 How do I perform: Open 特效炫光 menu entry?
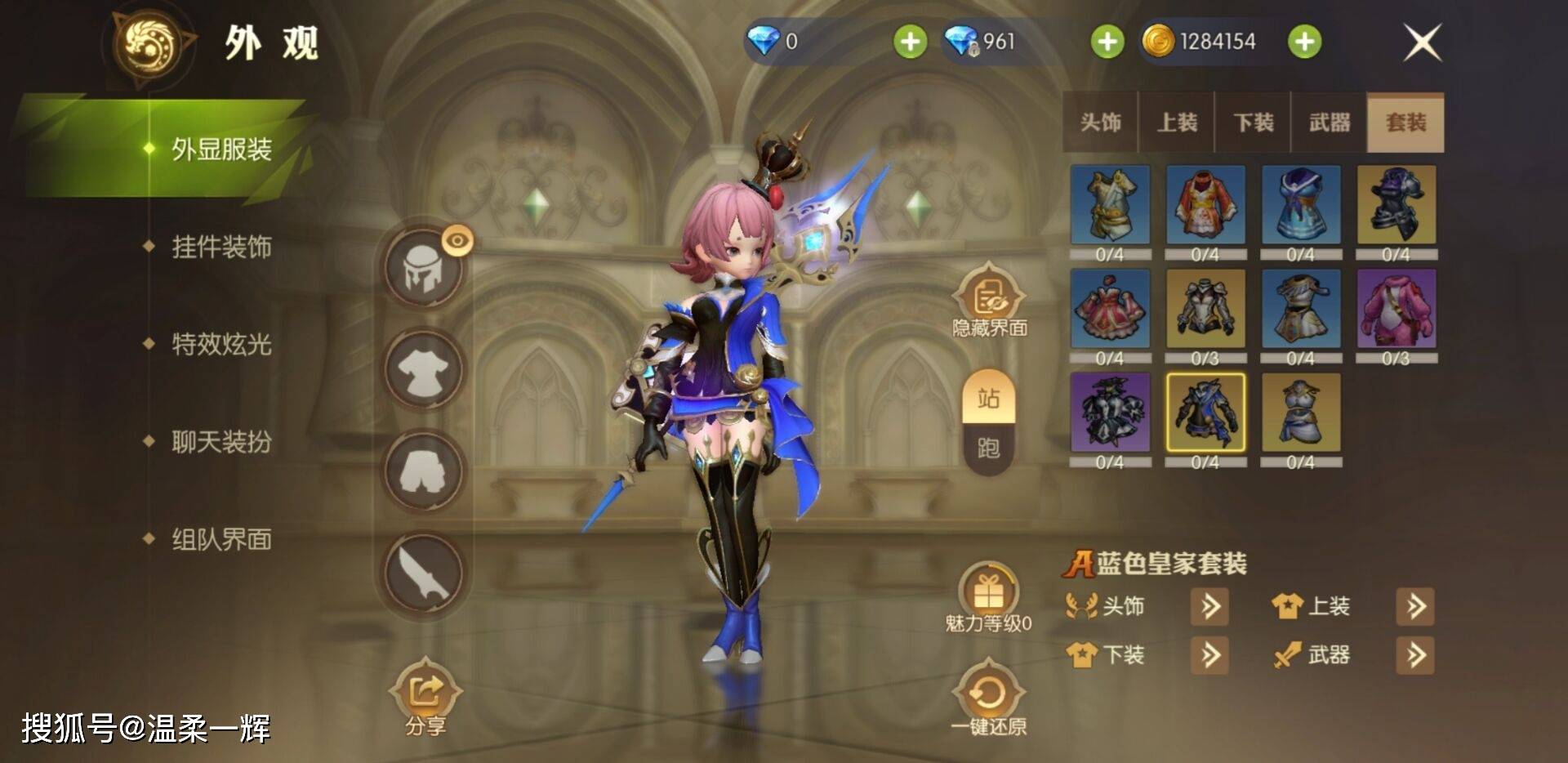pos(220,344)
